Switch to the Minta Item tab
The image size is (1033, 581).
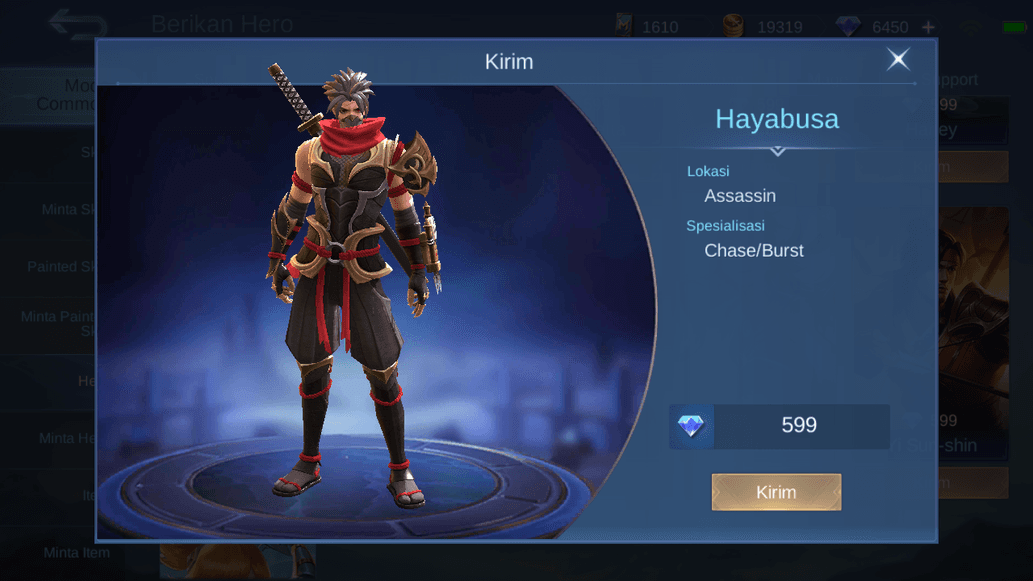click(x=76, y=553)
